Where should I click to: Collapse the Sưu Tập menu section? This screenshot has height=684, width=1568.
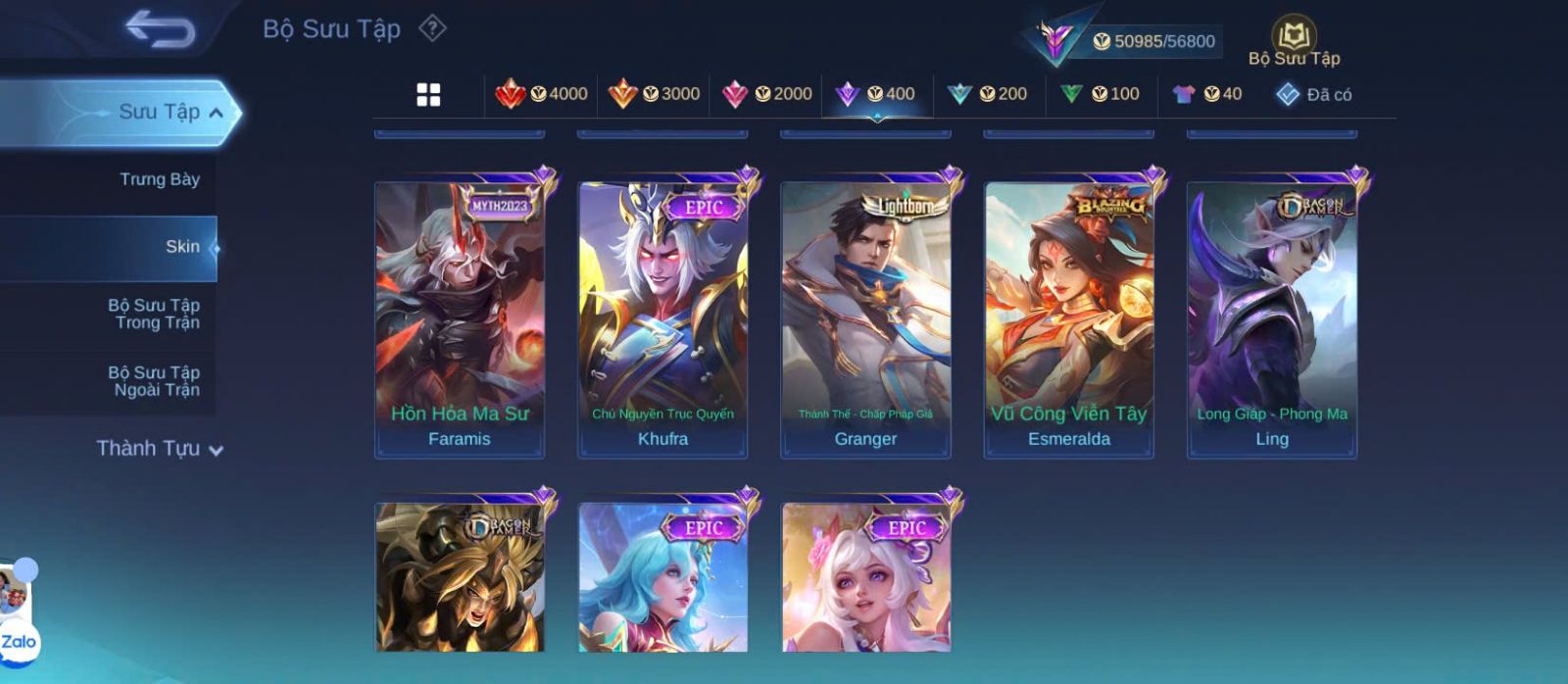coord(216,113)
